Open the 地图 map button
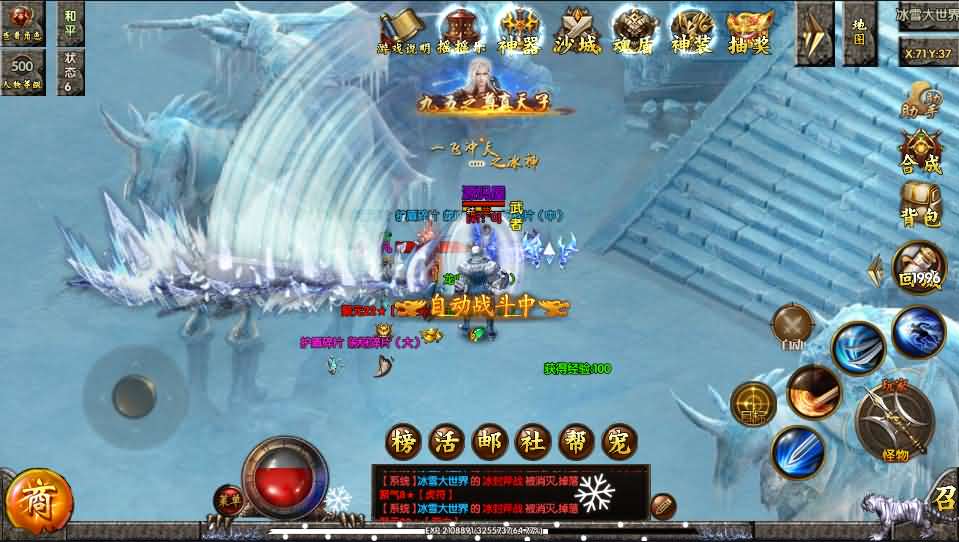Viewport: 959px width, 542px height. pos(860,32)
